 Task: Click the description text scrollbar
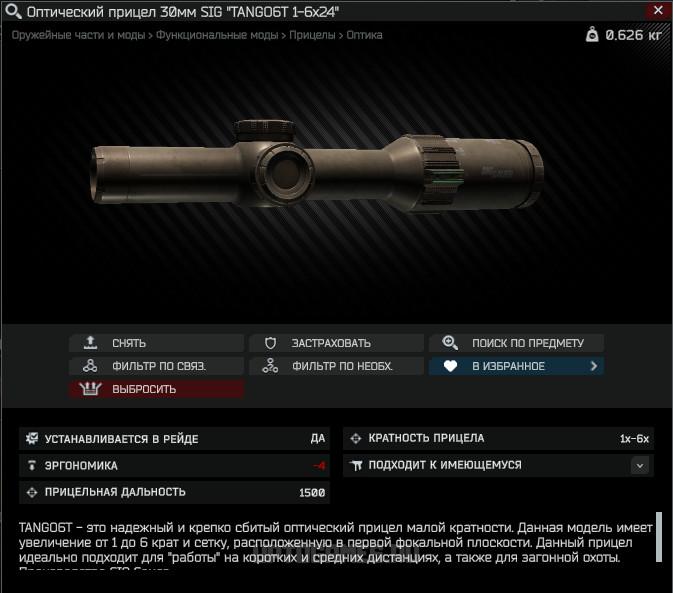(x=659, y=538)
